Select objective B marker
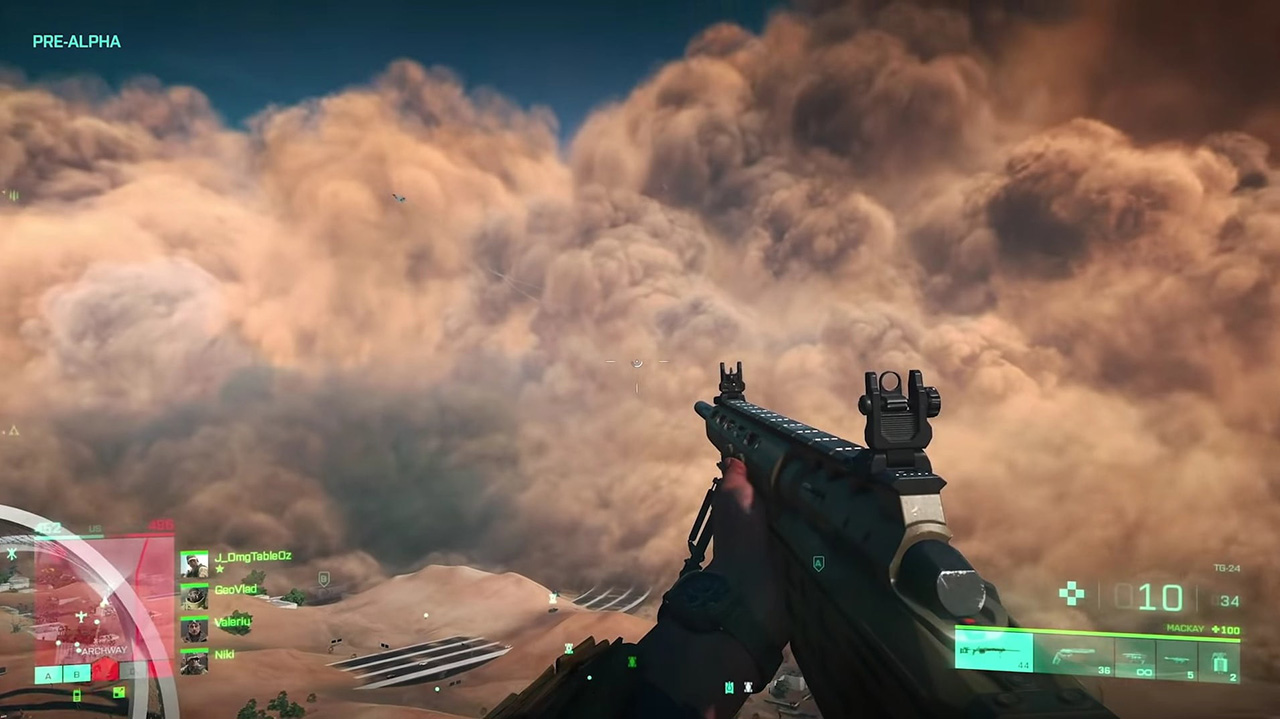 point(75,674)
